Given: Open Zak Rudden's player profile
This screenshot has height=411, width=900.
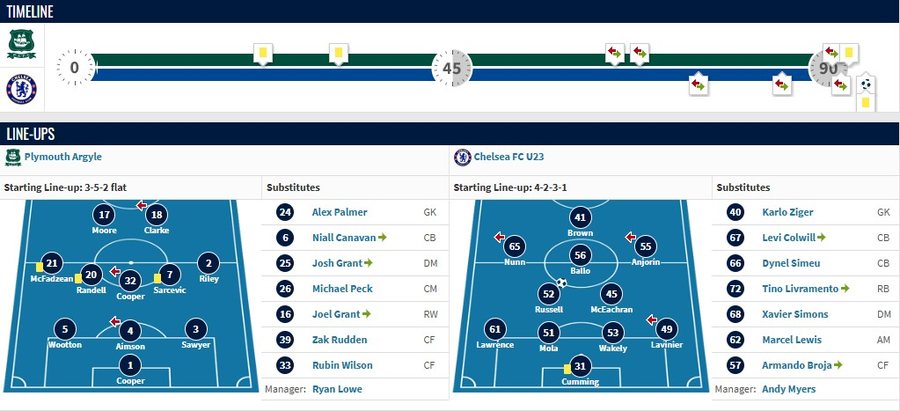Looking at the screenshot, I should click(337, 338).
